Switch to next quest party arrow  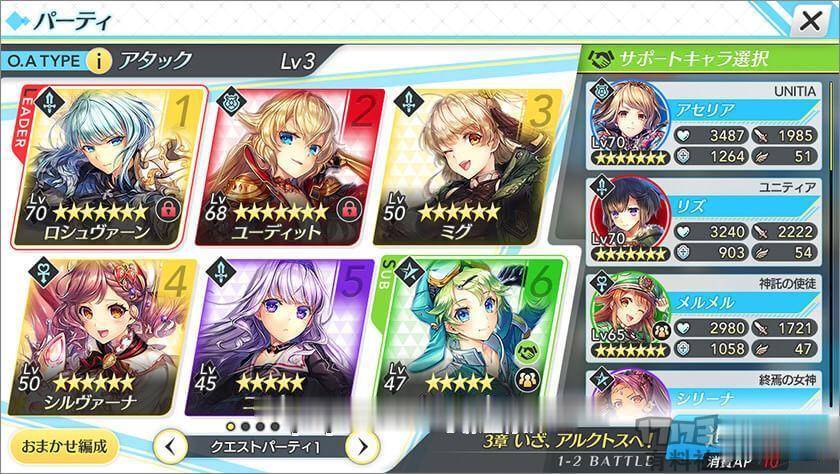click(363, 445)
